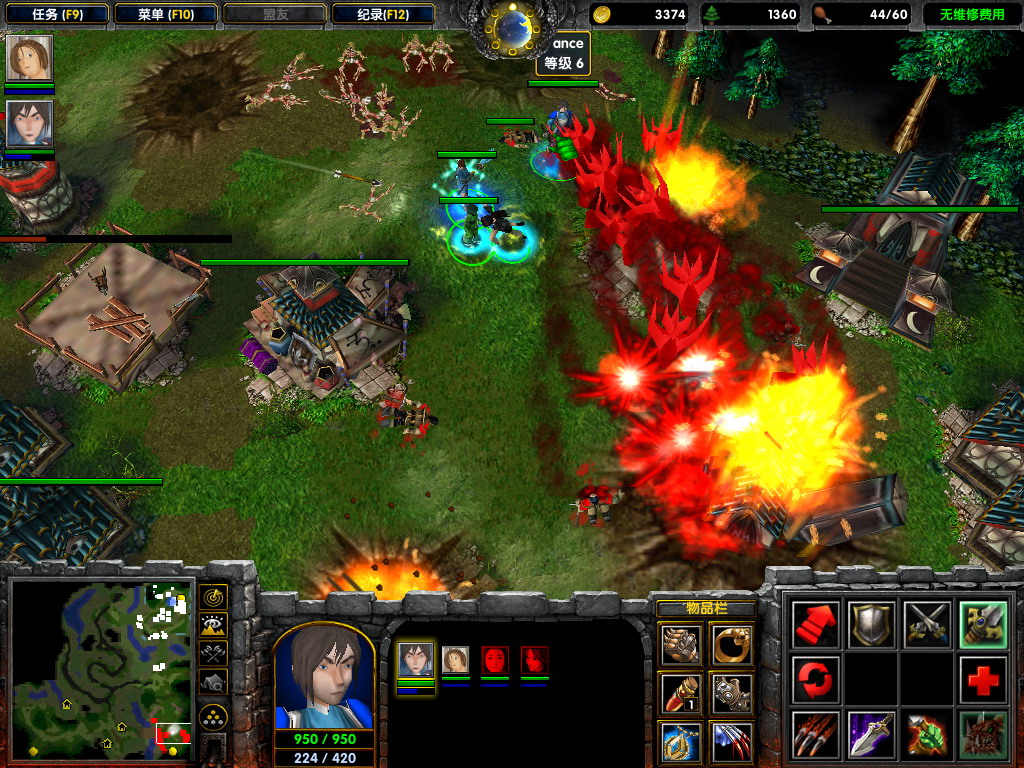Select the blue amulet inventory item

click(x=680, y=741)
